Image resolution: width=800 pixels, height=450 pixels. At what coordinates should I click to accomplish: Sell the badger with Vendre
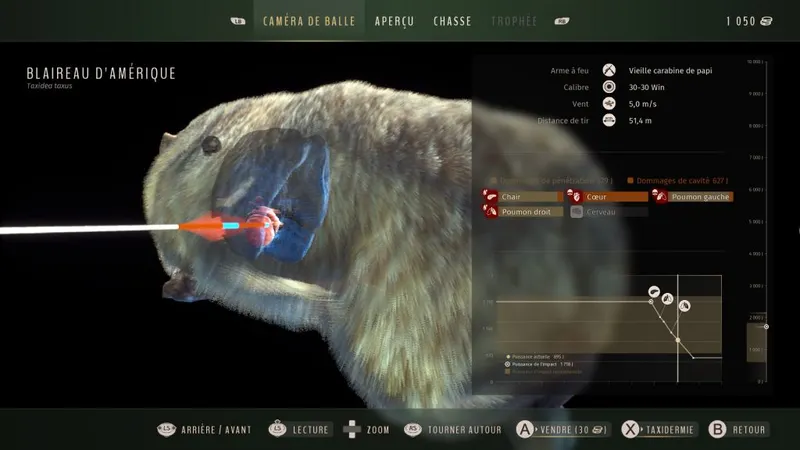(x=562, y=430)
